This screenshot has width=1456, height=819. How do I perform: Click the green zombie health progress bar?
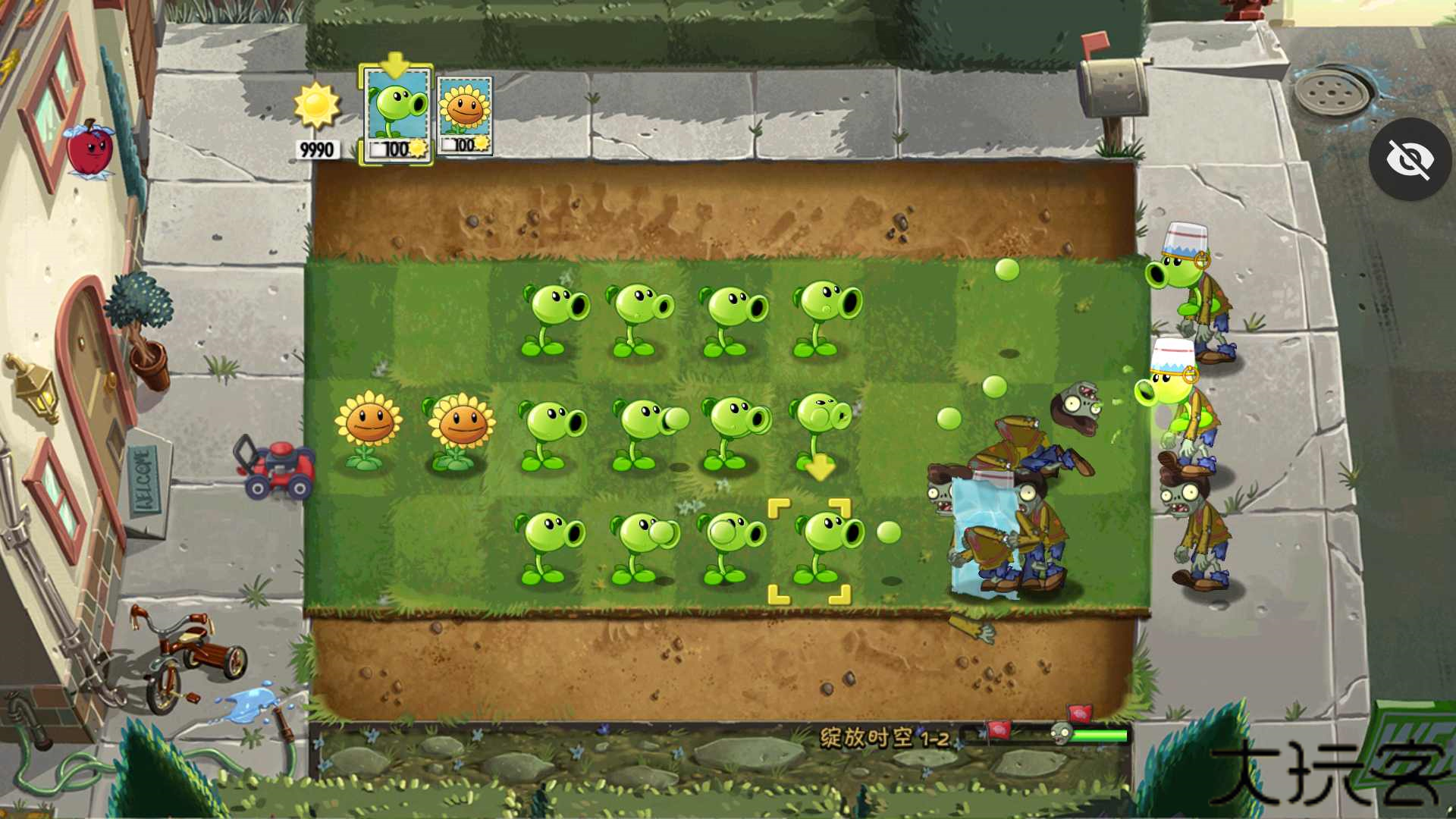pyautogui.click(x=1100, y=734)
